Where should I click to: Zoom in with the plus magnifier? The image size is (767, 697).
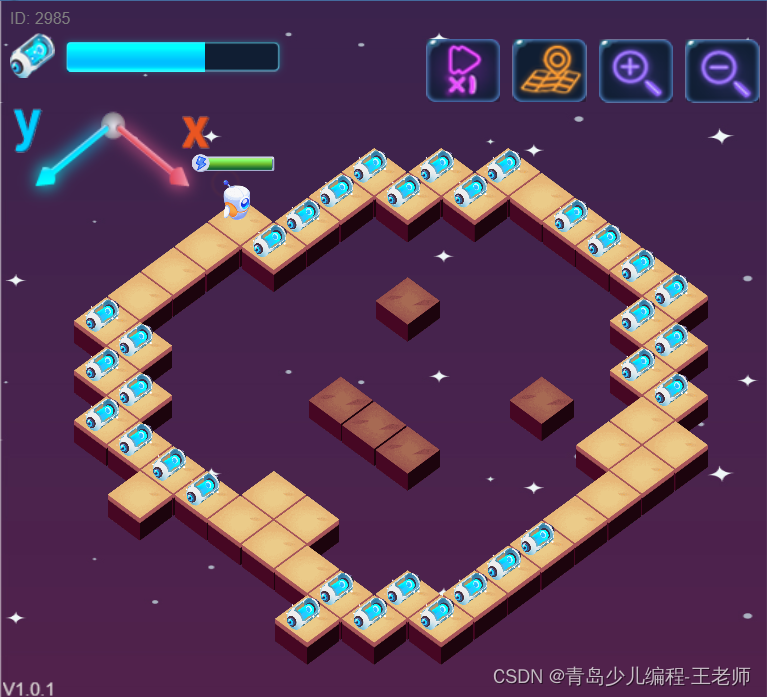pos(635,70)
